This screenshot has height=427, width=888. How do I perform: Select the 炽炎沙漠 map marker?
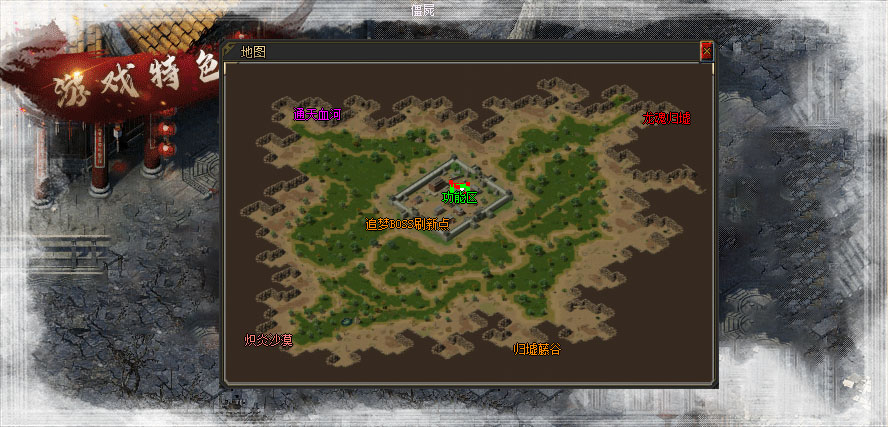coord(269,340)
